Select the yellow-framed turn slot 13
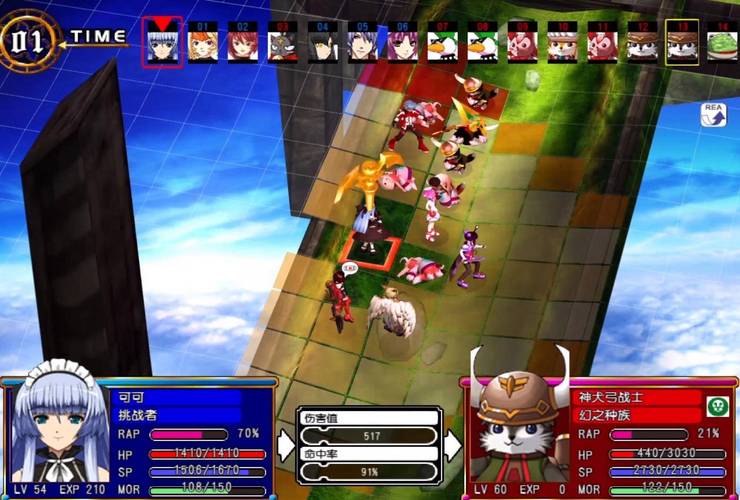 [682, 44]
